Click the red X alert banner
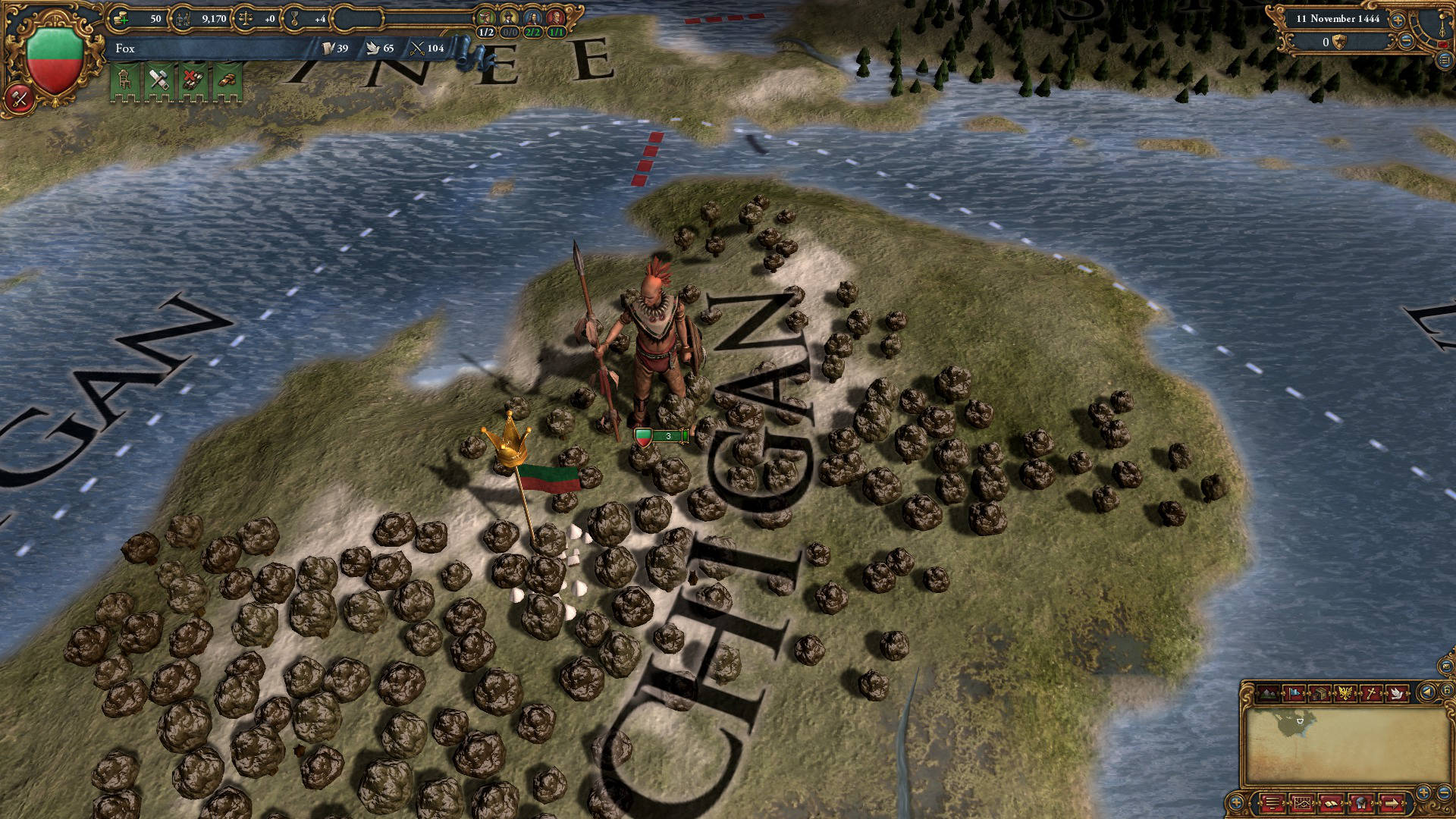The height and width of the screenshot is (819, 1456). [193, 82]
